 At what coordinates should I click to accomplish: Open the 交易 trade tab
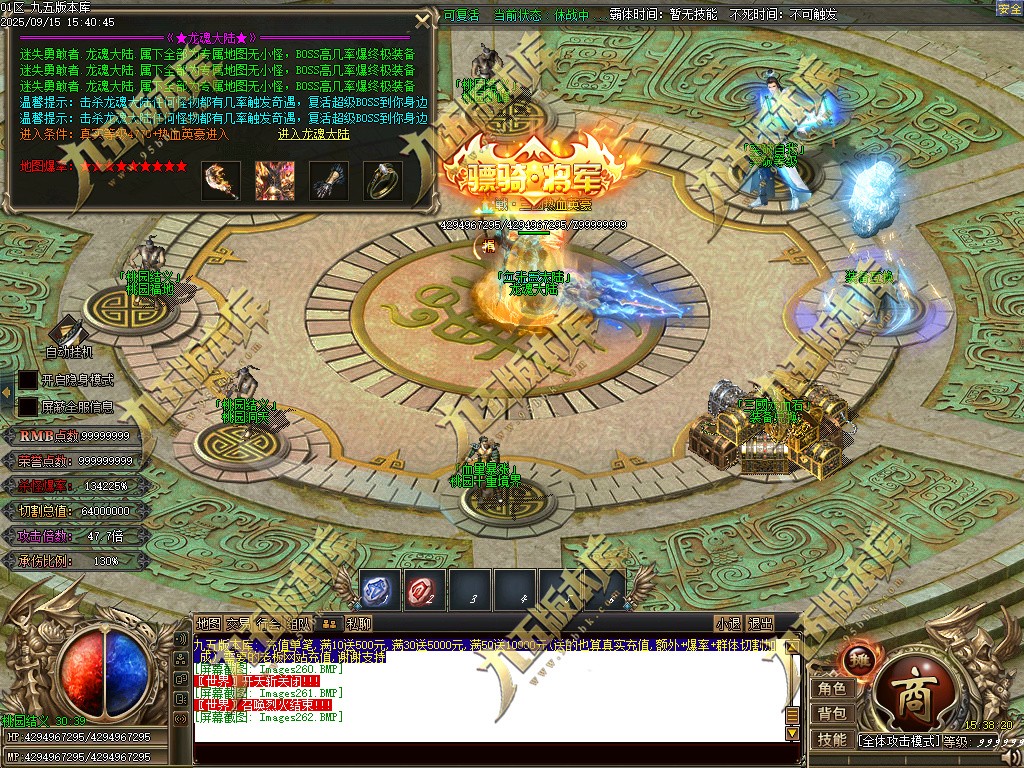coord(238,624)
